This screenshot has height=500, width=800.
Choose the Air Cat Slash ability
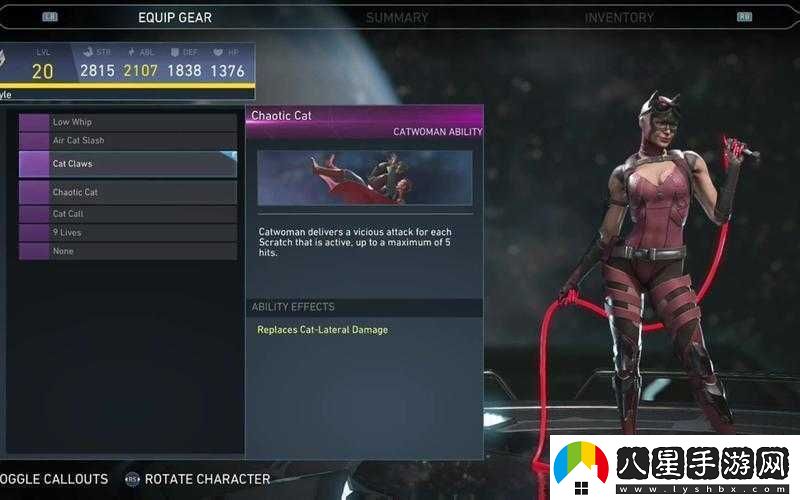128,141
